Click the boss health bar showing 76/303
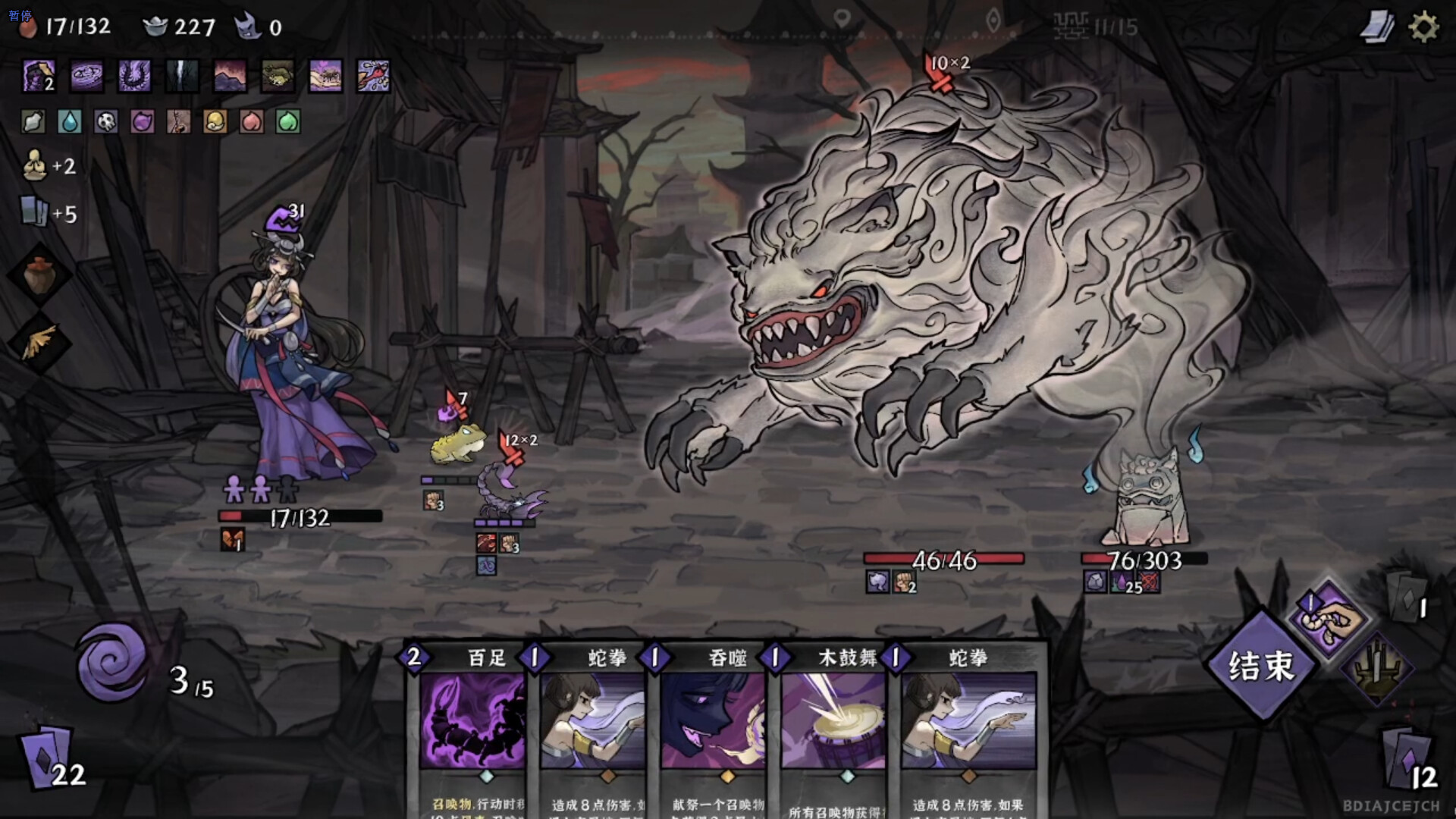The image size is (1456, 819). [1145, 561]
